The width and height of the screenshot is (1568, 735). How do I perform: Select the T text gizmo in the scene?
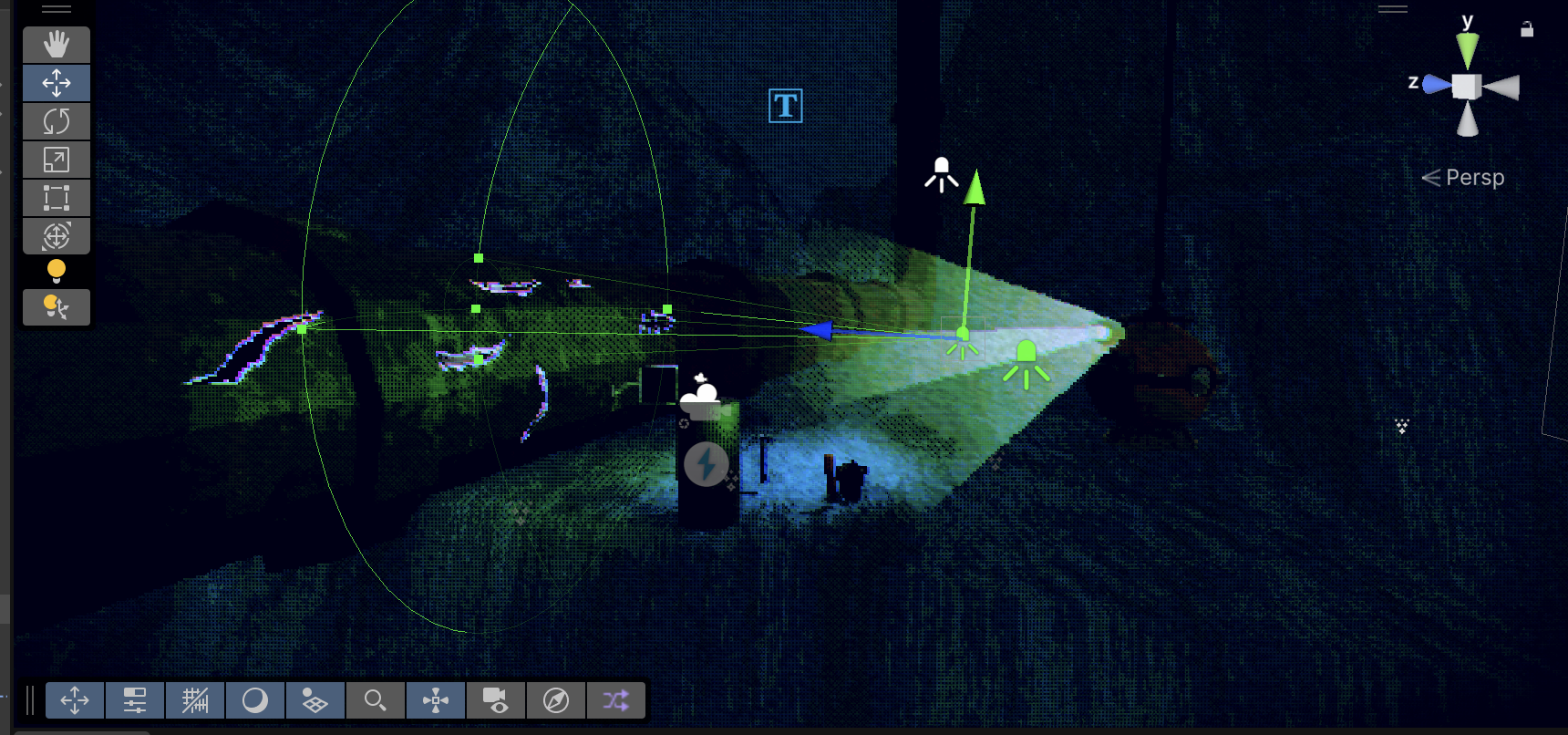(x=785, y=106)
